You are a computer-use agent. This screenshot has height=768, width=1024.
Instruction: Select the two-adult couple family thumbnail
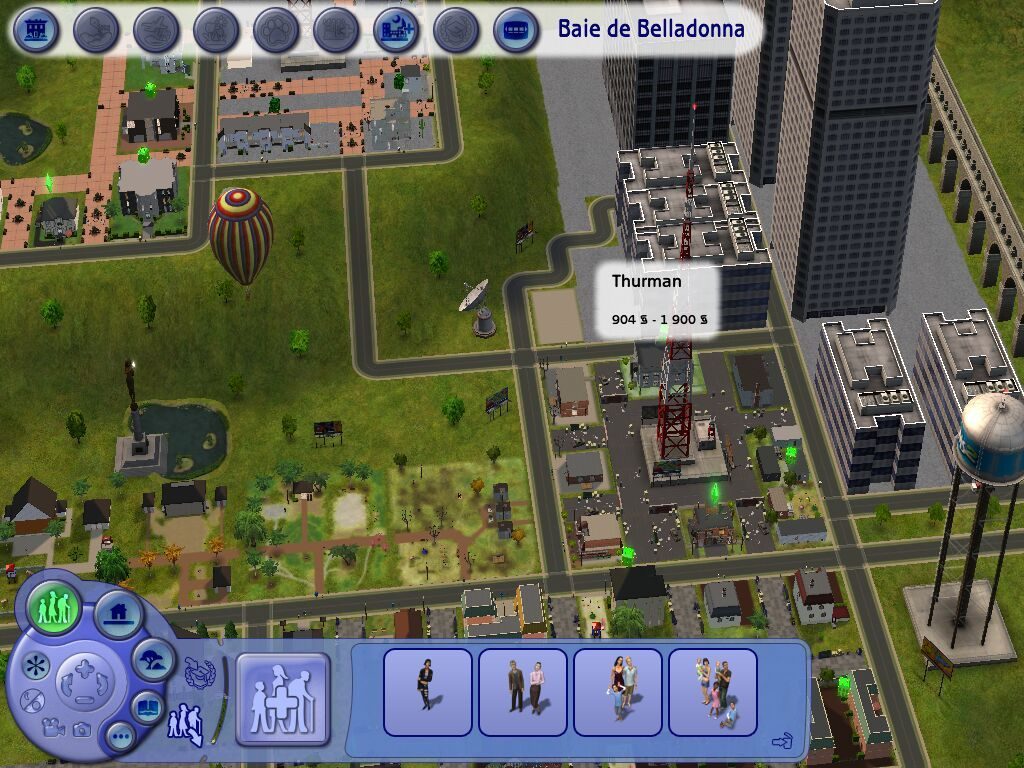click(522, 691)
